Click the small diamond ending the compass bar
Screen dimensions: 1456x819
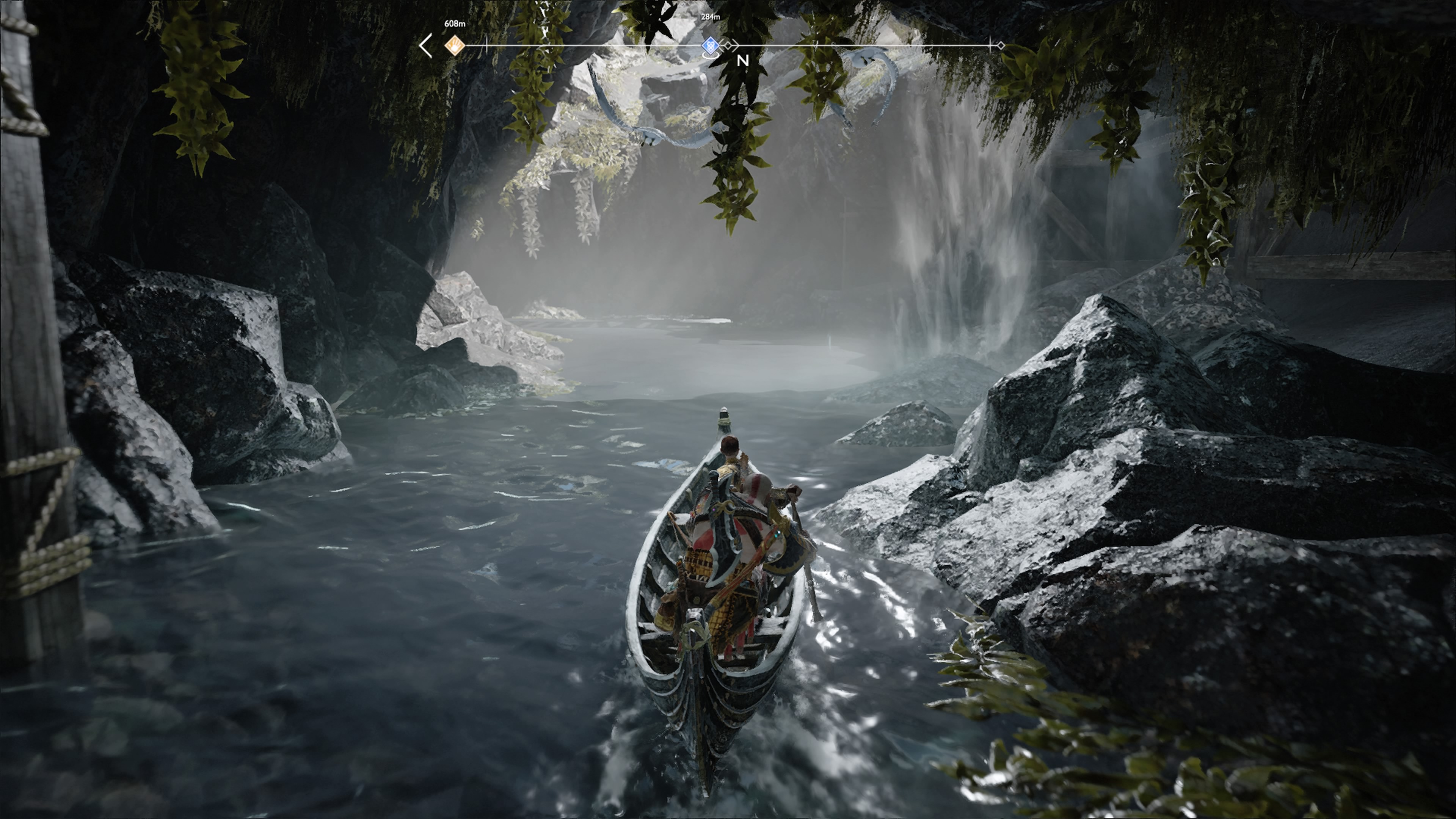[x=1001, y=45]
